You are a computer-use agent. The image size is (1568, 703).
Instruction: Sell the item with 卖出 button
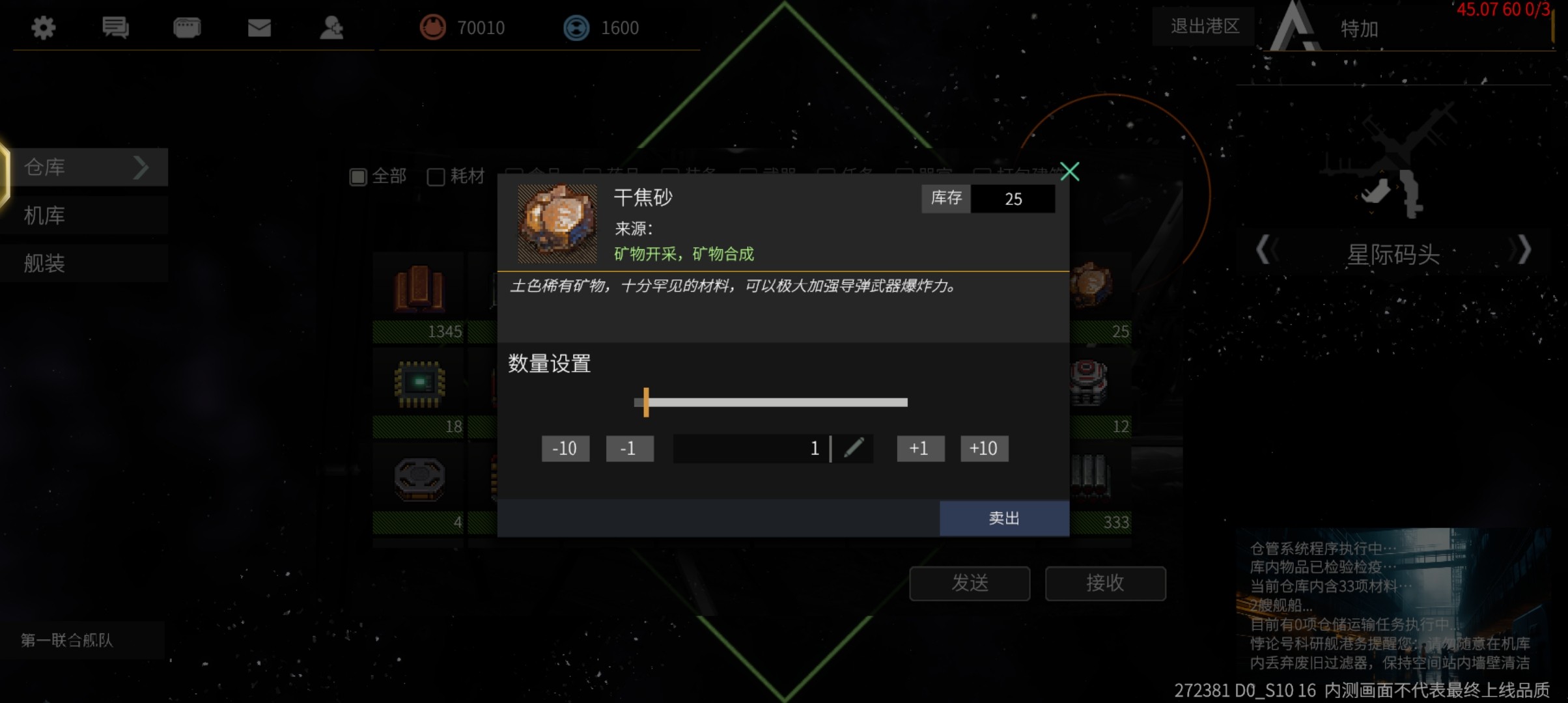click(1003, 518)
